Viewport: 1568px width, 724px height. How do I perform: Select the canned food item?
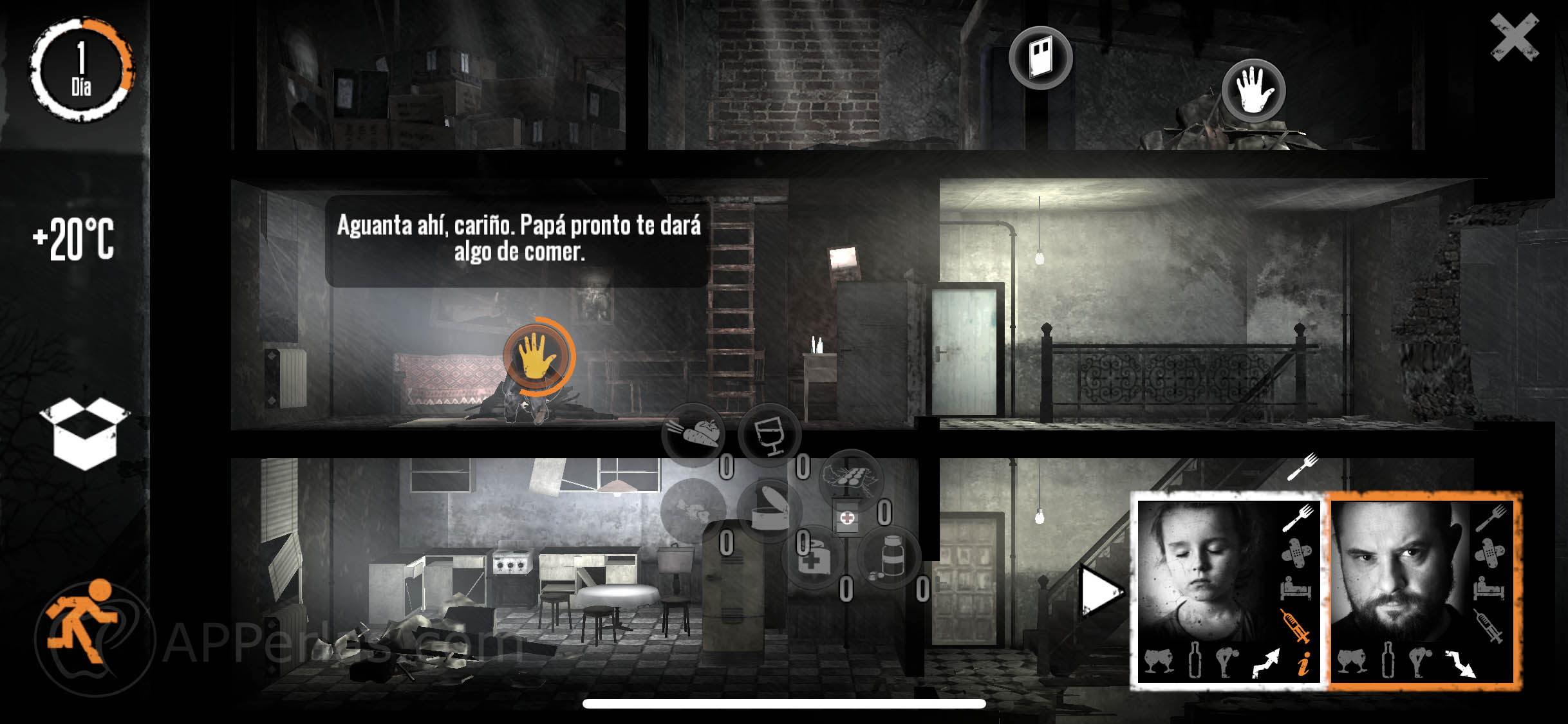point(769,510)
